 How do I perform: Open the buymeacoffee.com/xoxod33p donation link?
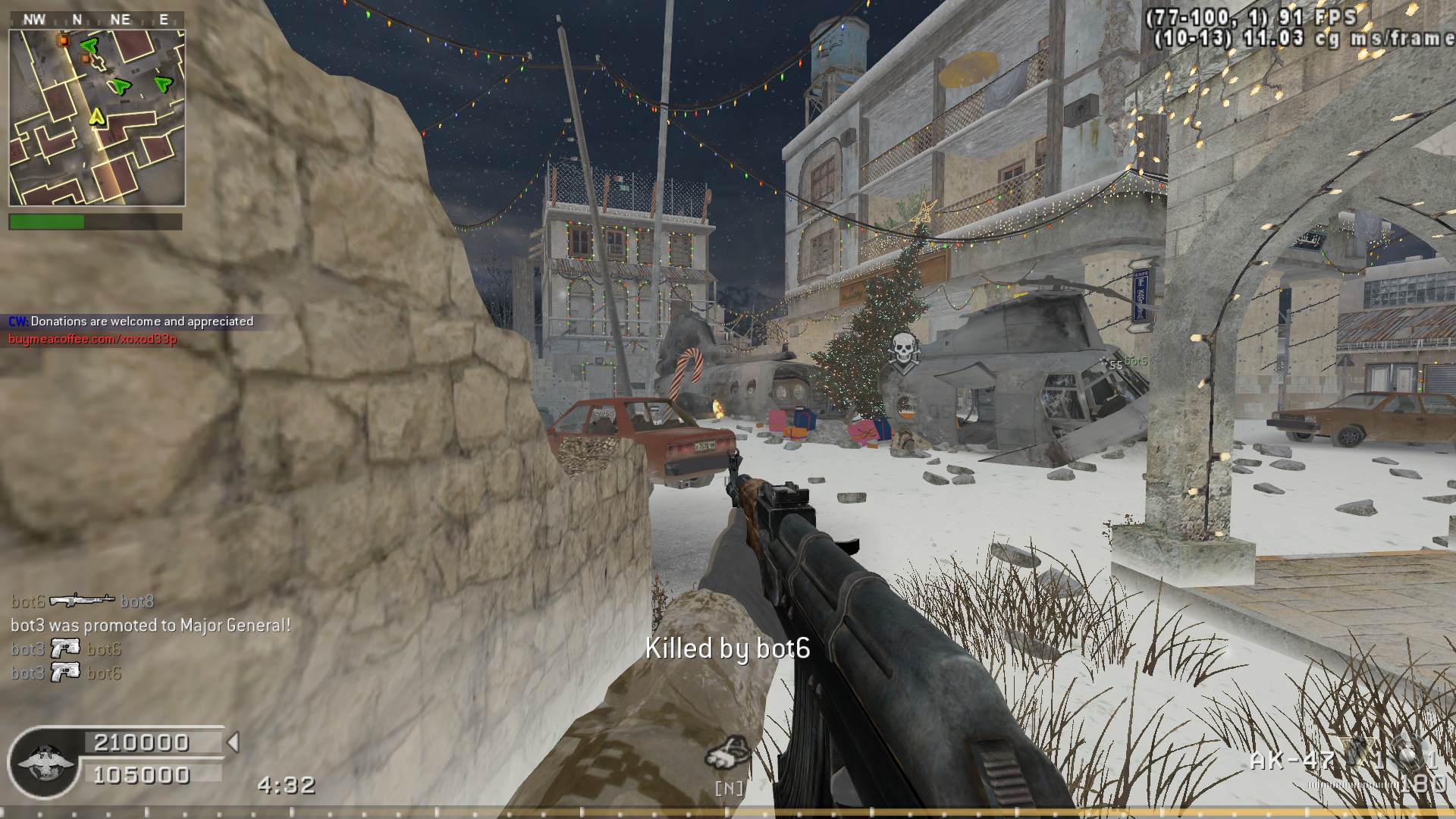coord(93,339)
